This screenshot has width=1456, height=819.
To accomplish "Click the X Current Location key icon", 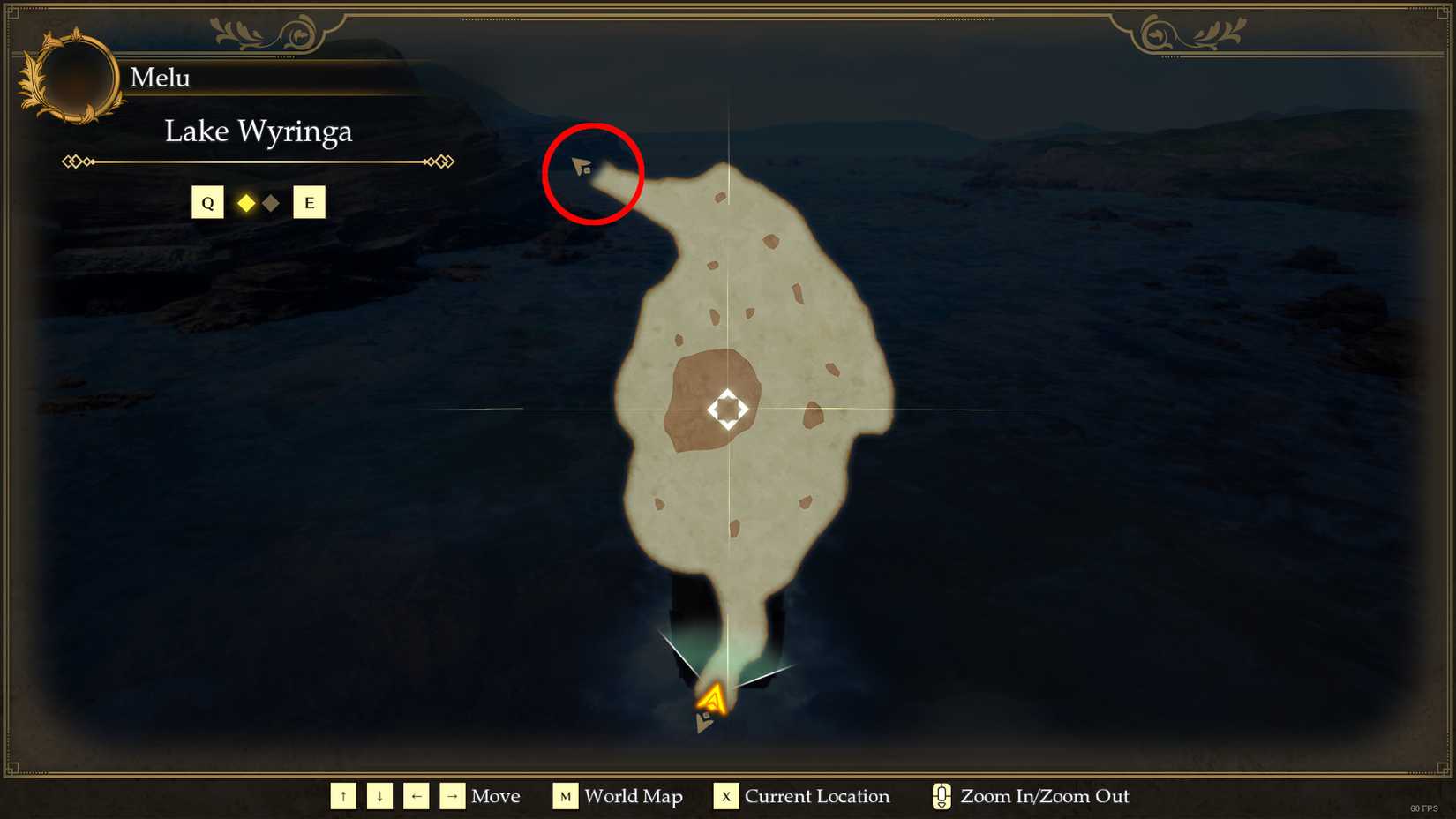I will [x=725, y=796].
